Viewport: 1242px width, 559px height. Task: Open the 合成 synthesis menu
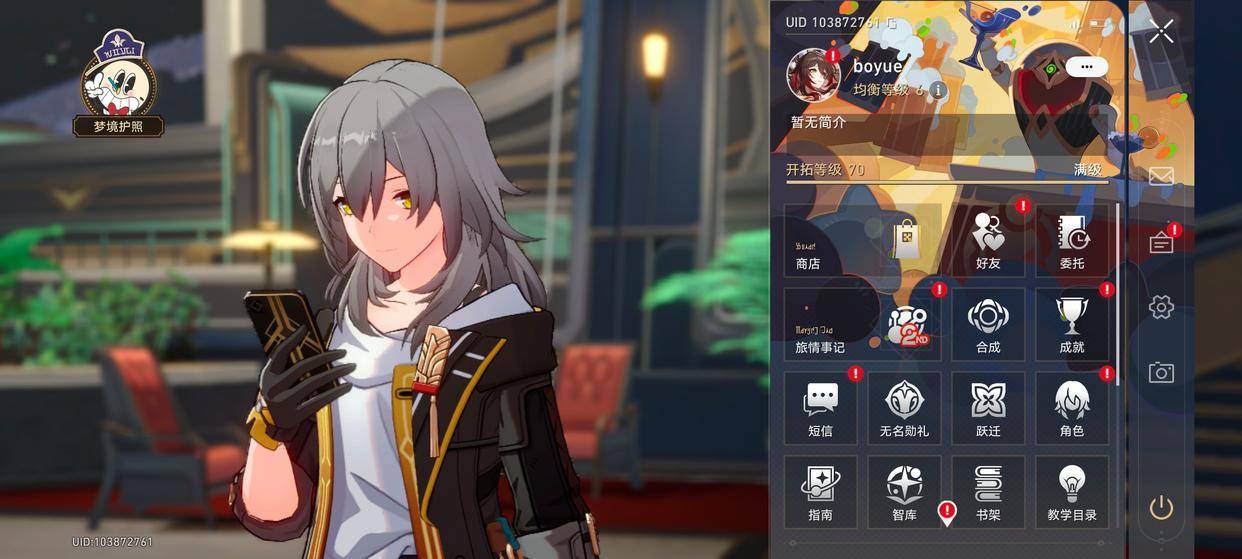pos(988,325)
